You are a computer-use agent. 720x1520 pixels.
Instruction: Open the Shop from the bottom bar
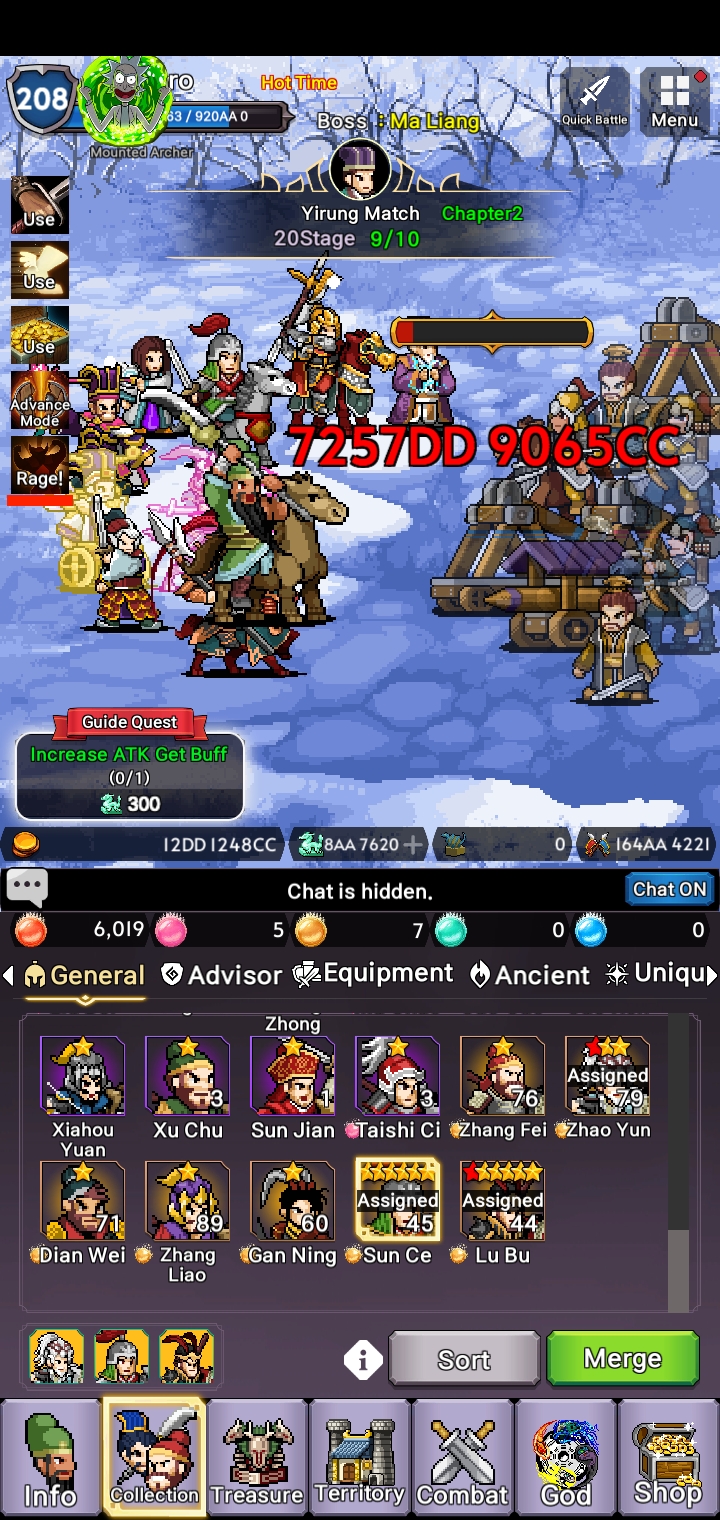coord(667,1456)
